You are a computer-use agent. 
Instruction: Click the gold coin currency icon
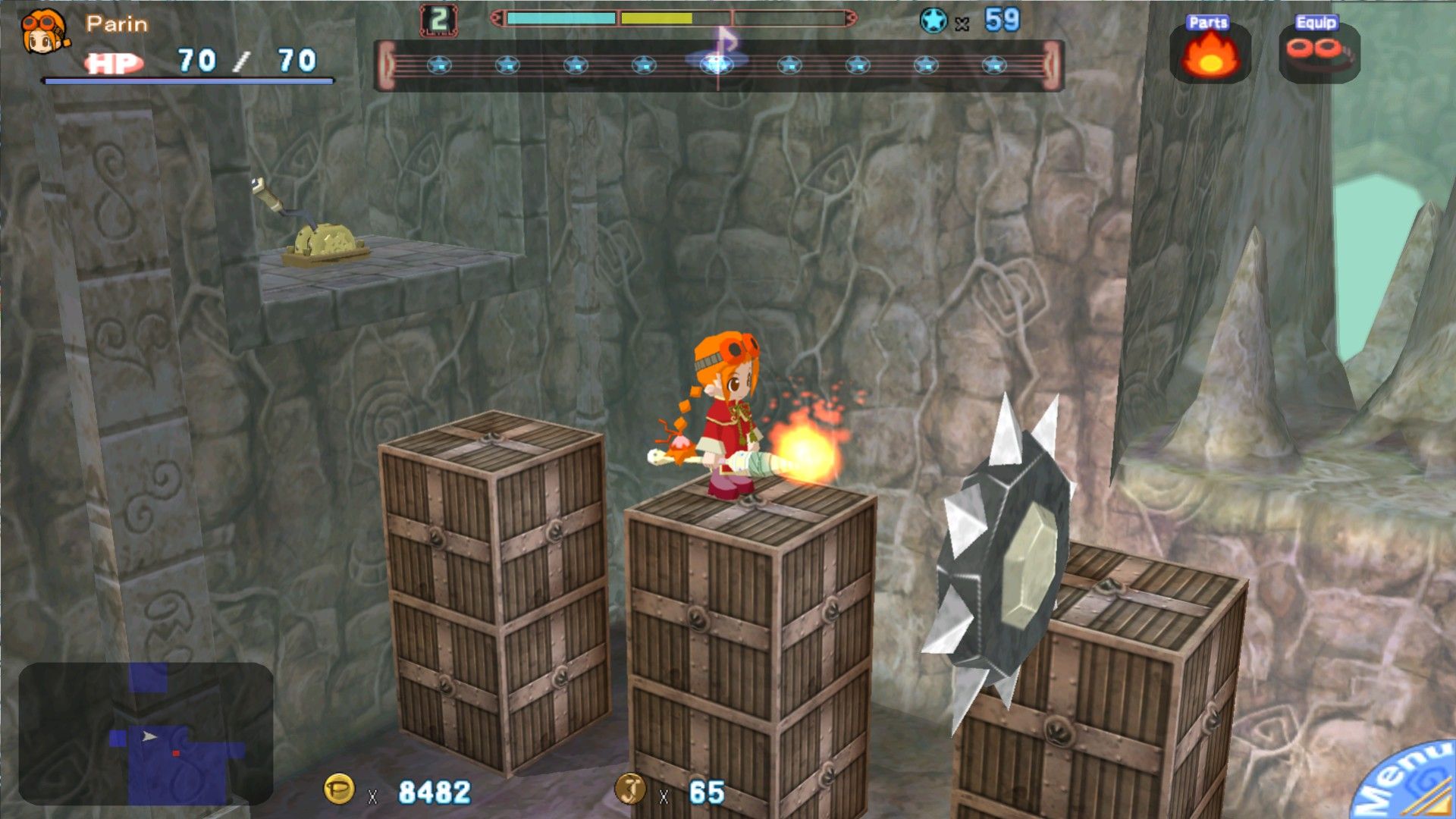pyautogui.click(x=339, y=788)
